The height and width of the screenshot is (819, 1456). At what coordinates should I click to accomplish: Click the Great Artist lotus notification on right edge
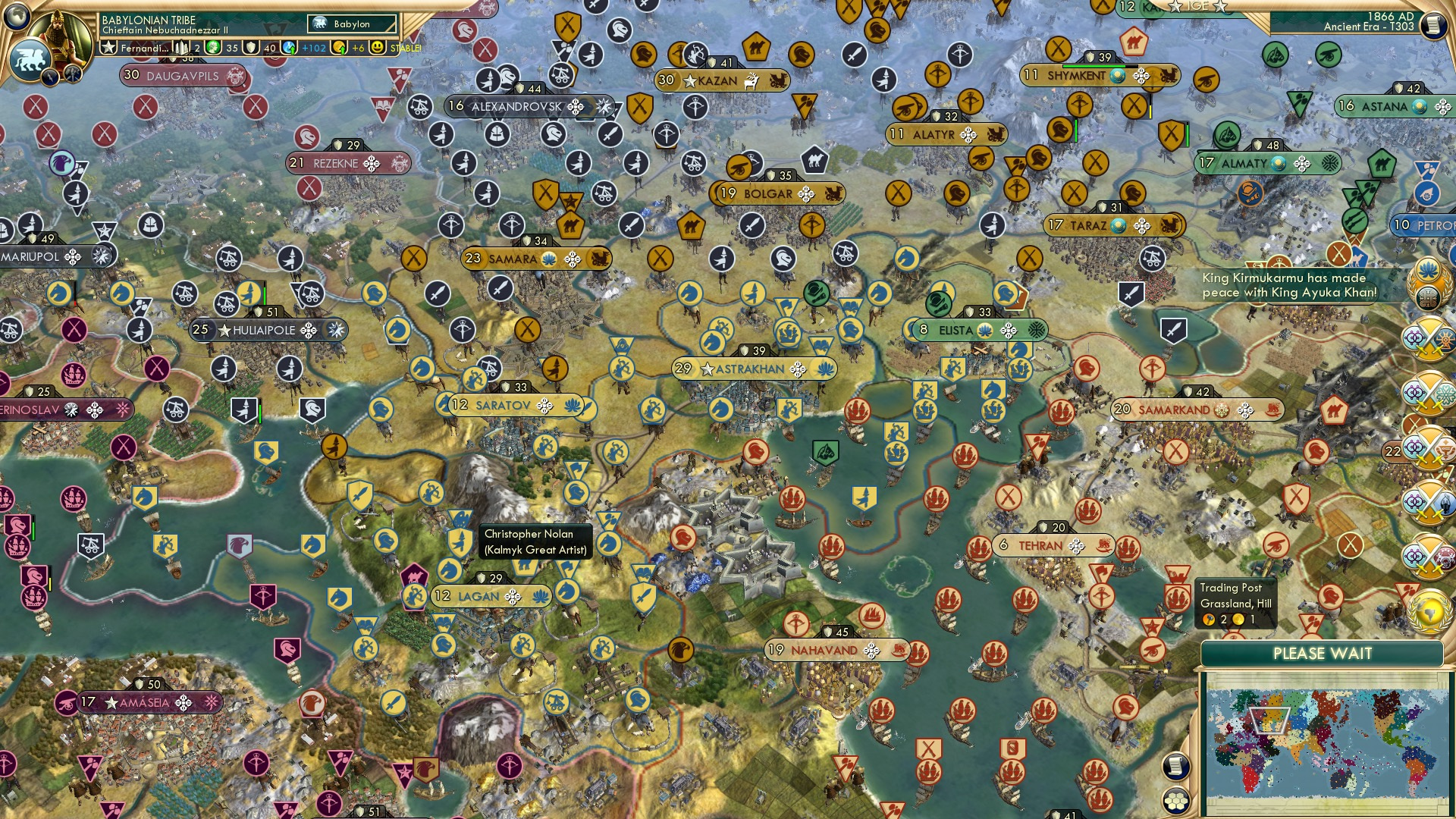tap(1427, 271)
